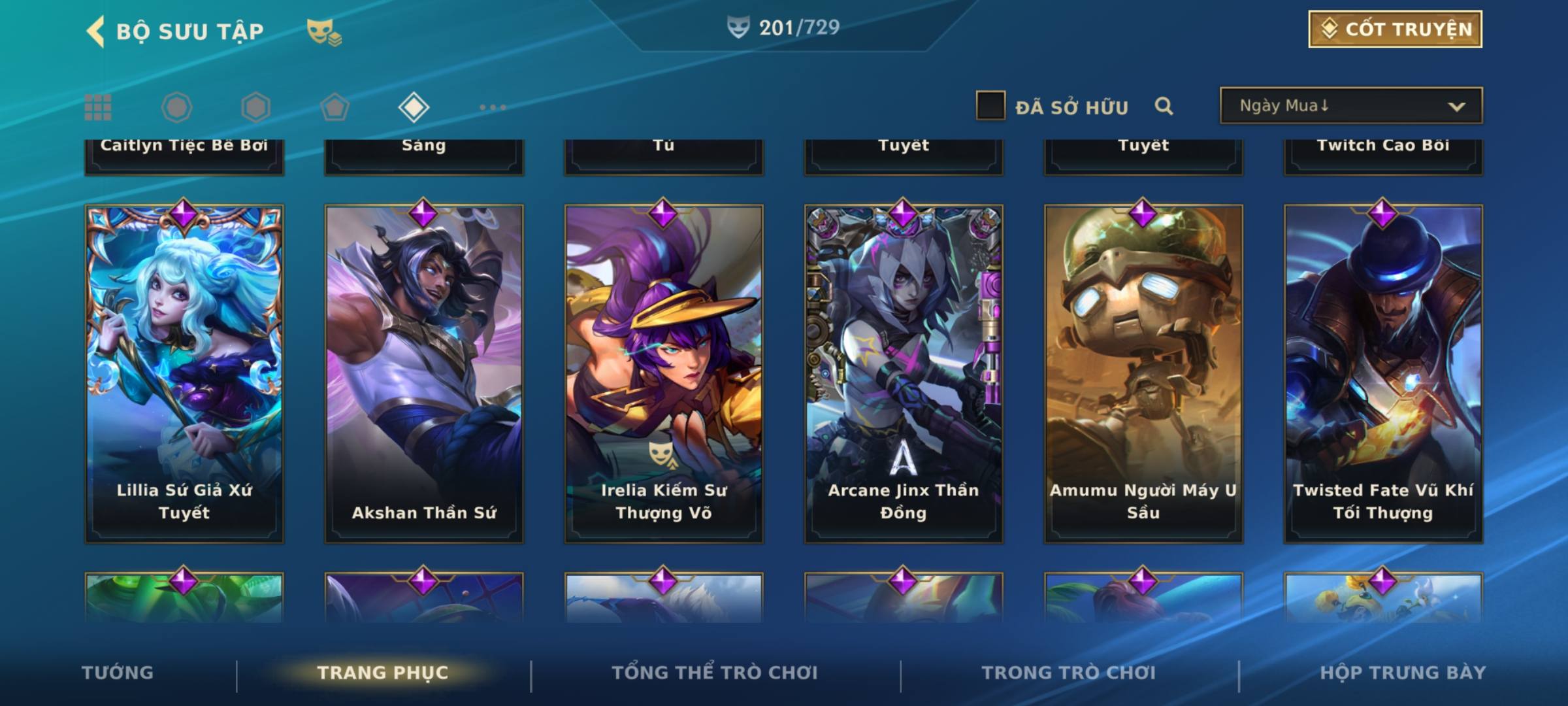Image resolution: width=1568 pixels, height=706 pixels.
Task: Open the Trong Trò Chơi tab
Action: point(1069,673)
